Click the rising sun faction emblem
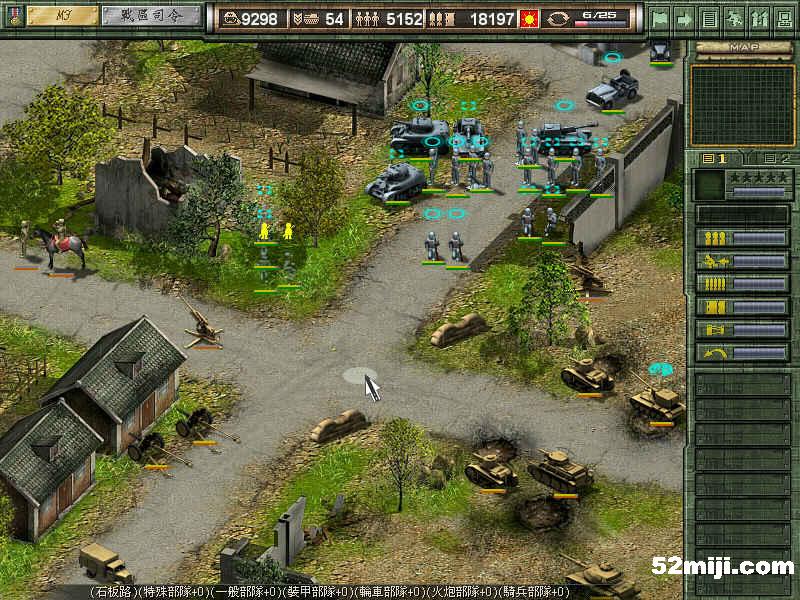 (x=558, y=18)
